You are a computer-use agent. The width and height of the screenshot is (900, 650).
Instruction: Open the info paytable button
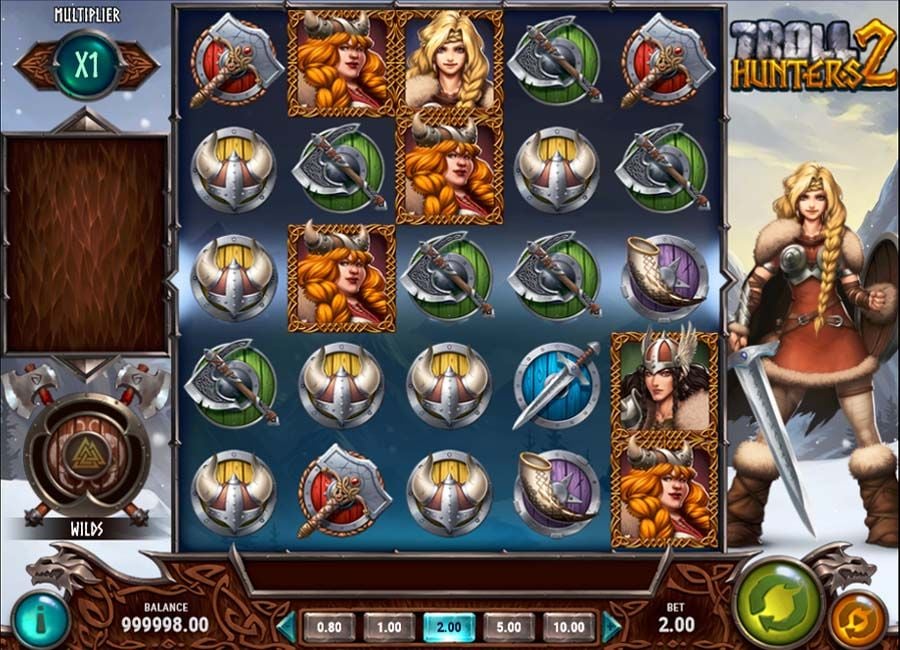click(x=40, y=618)
